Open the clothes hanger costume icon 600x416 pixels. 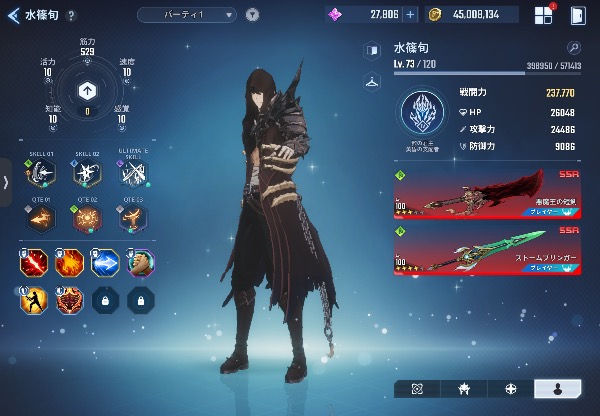click(373, 81)
